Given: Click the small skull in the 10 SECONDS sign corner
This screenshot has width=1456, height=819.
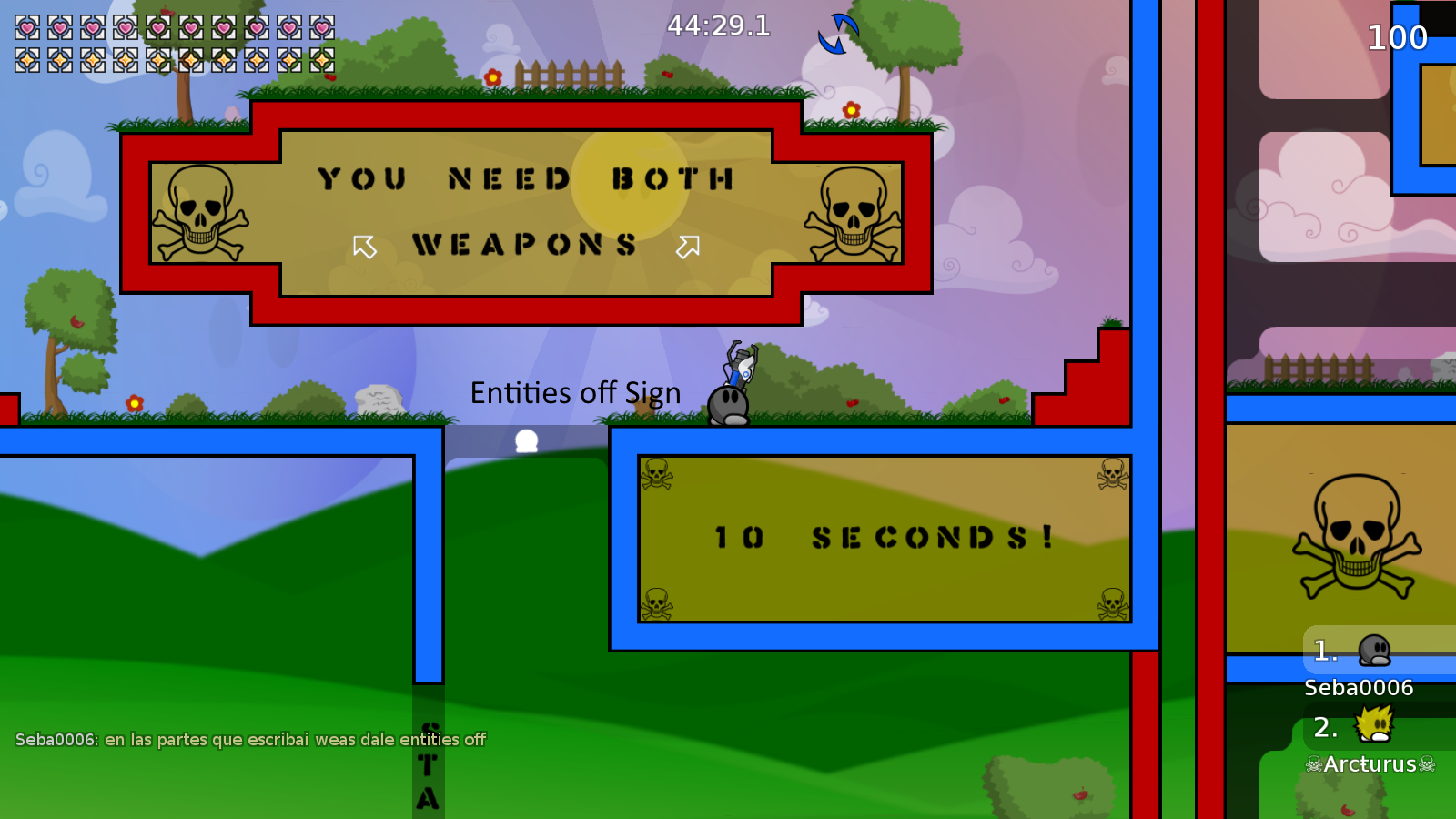Looking at the screenshot, I should coord(658,474).
